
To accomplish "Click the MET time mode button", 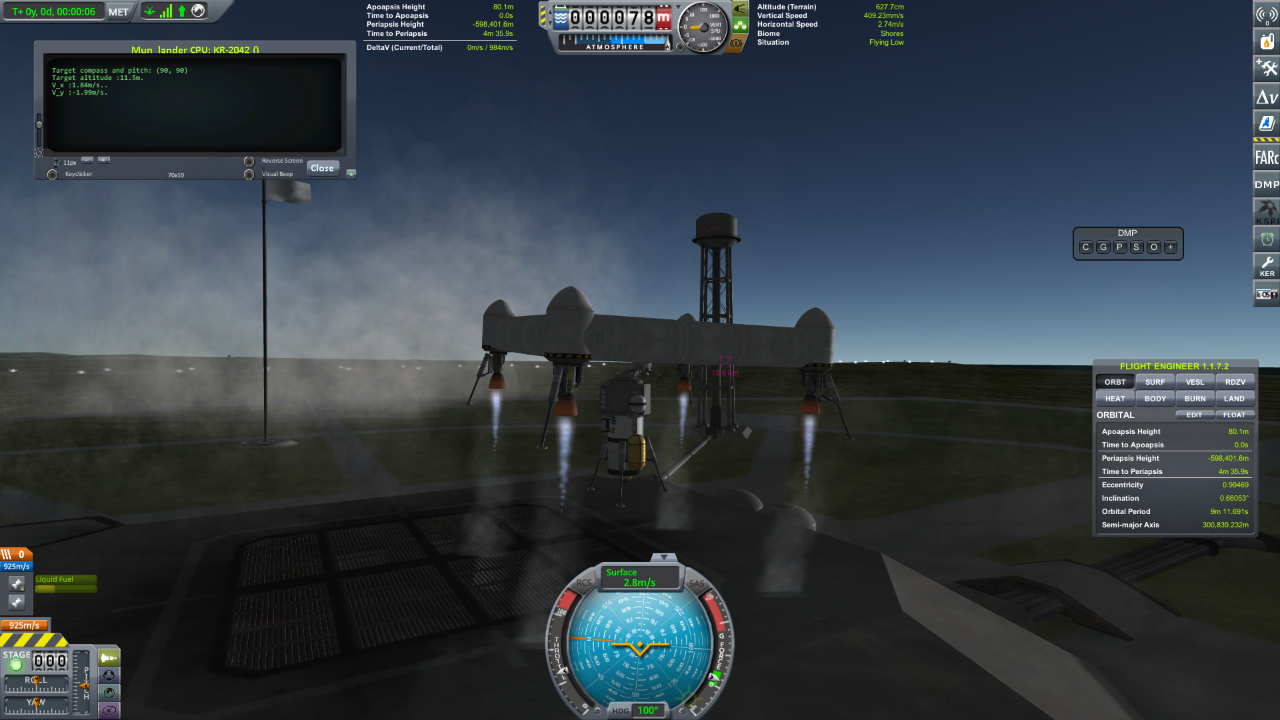I will click(x=118, y=11).
